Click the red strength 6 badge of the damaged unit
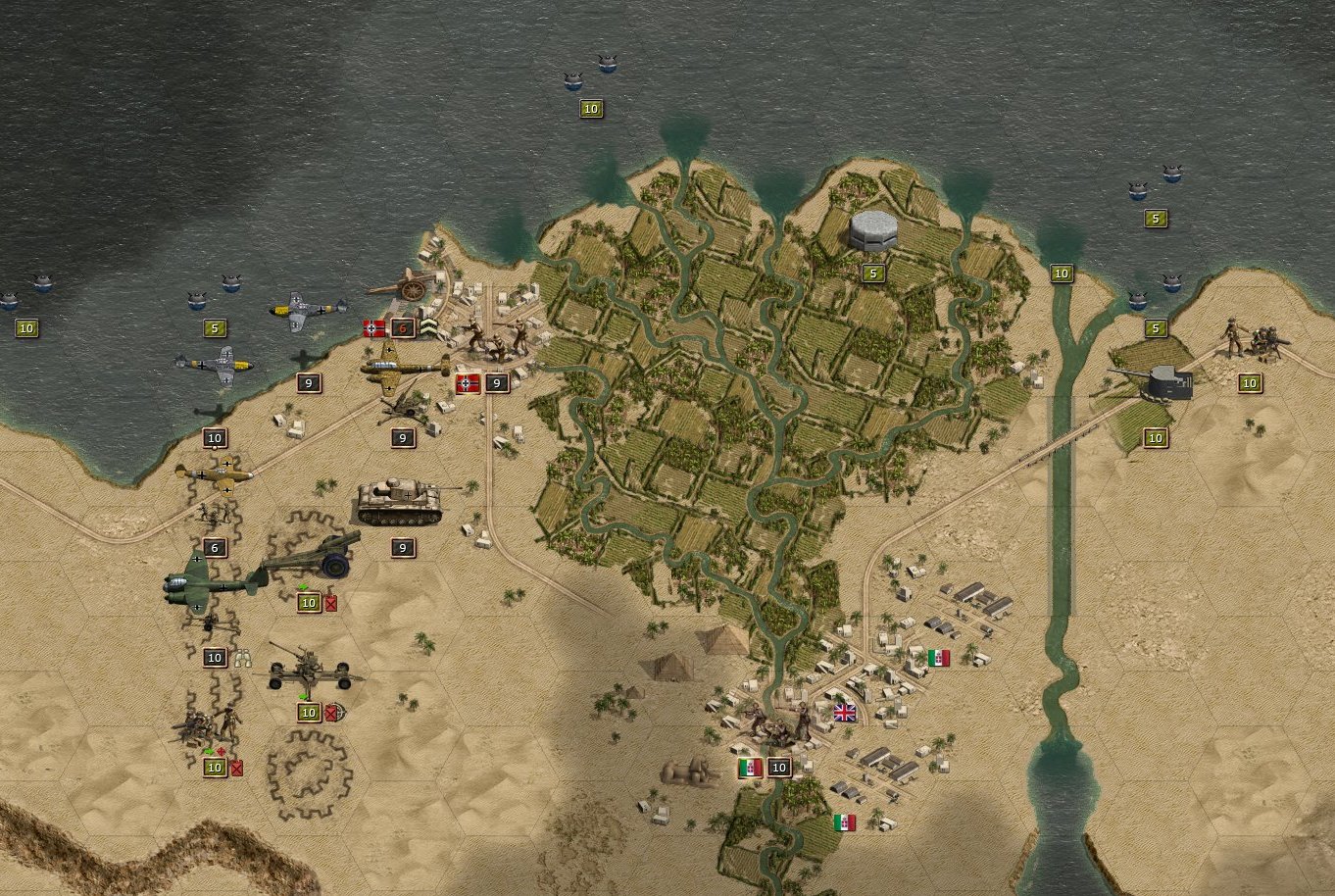 pos(404,327)
